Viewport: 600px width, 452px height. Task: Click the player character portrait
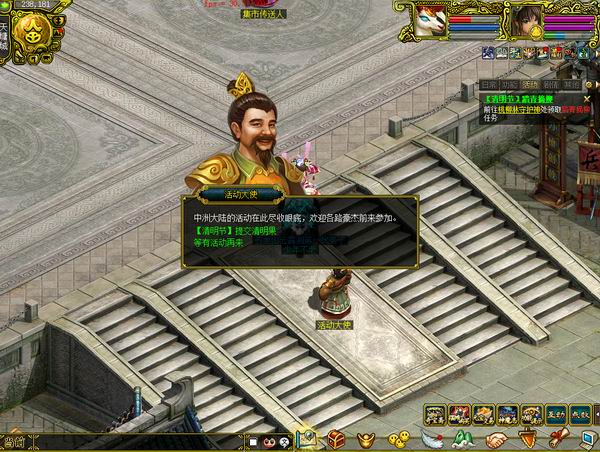coord(525,19)
